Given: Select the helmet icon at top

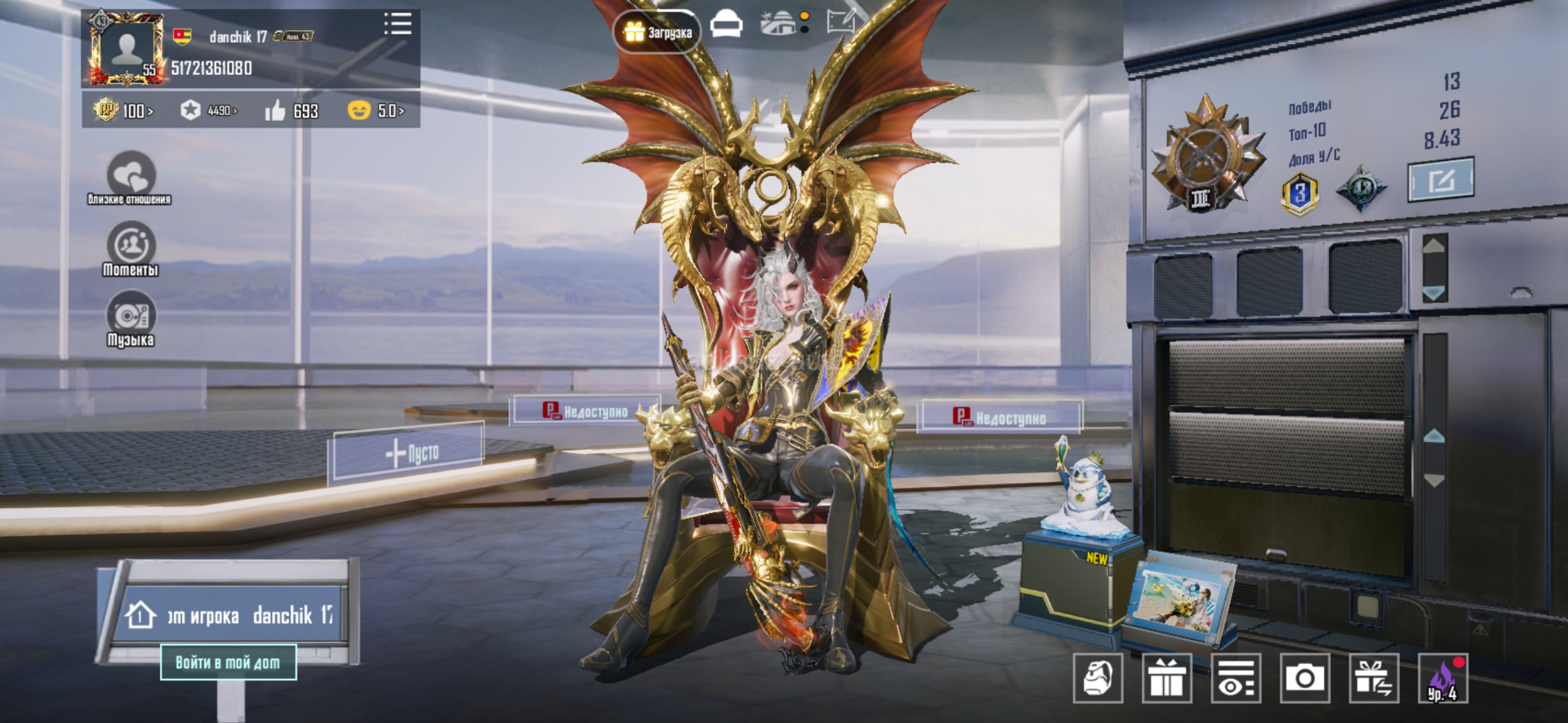Looking at the screenshot, I should [726, 25].
